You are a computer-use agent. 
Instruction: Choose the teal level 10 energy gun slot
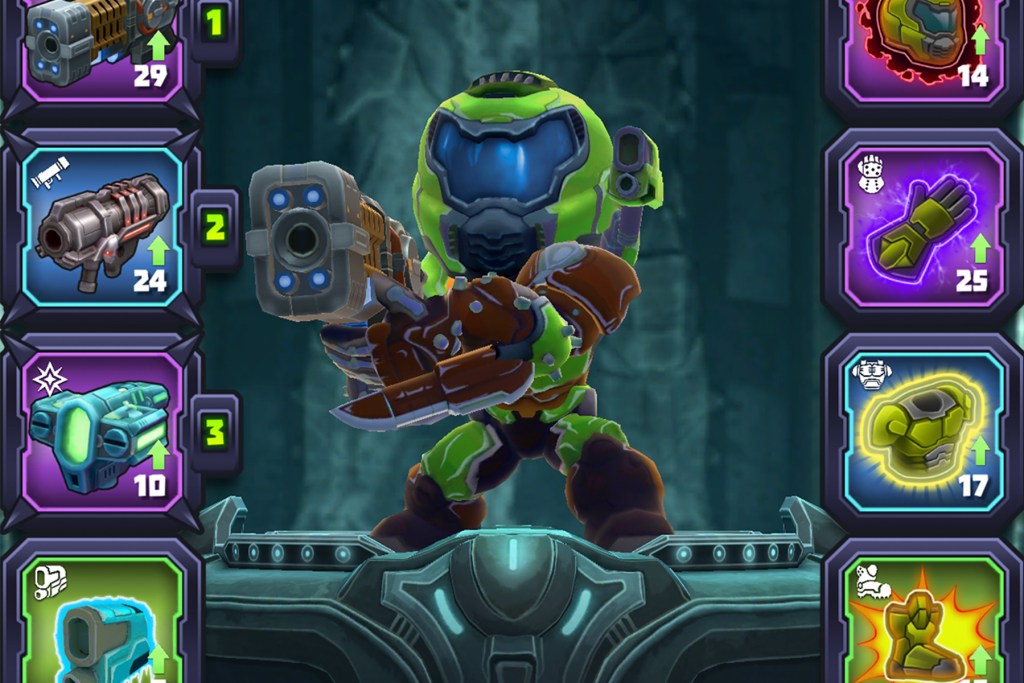(100, 432)
